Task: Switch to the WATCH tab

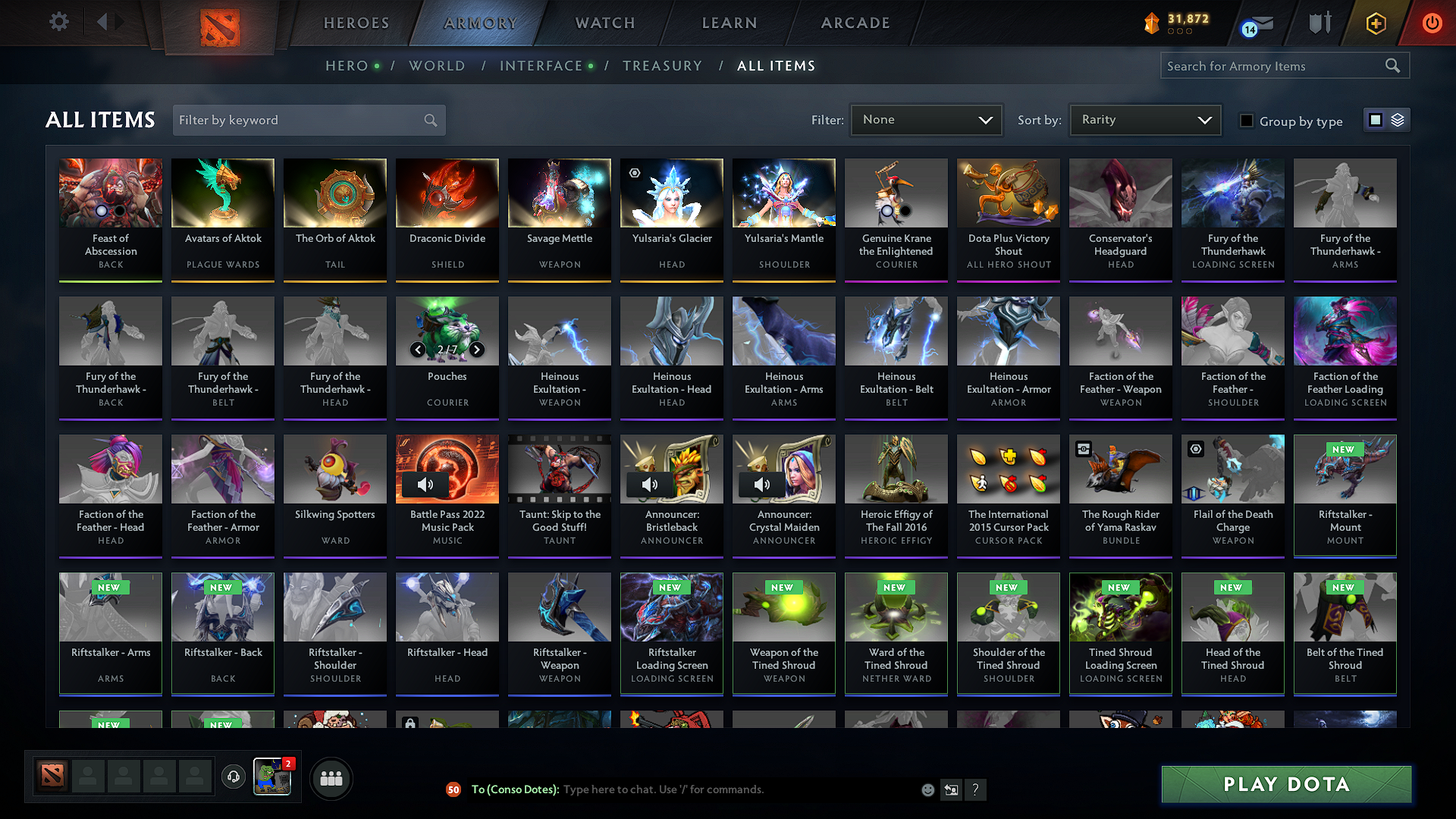Action: [x=604, y=23]
